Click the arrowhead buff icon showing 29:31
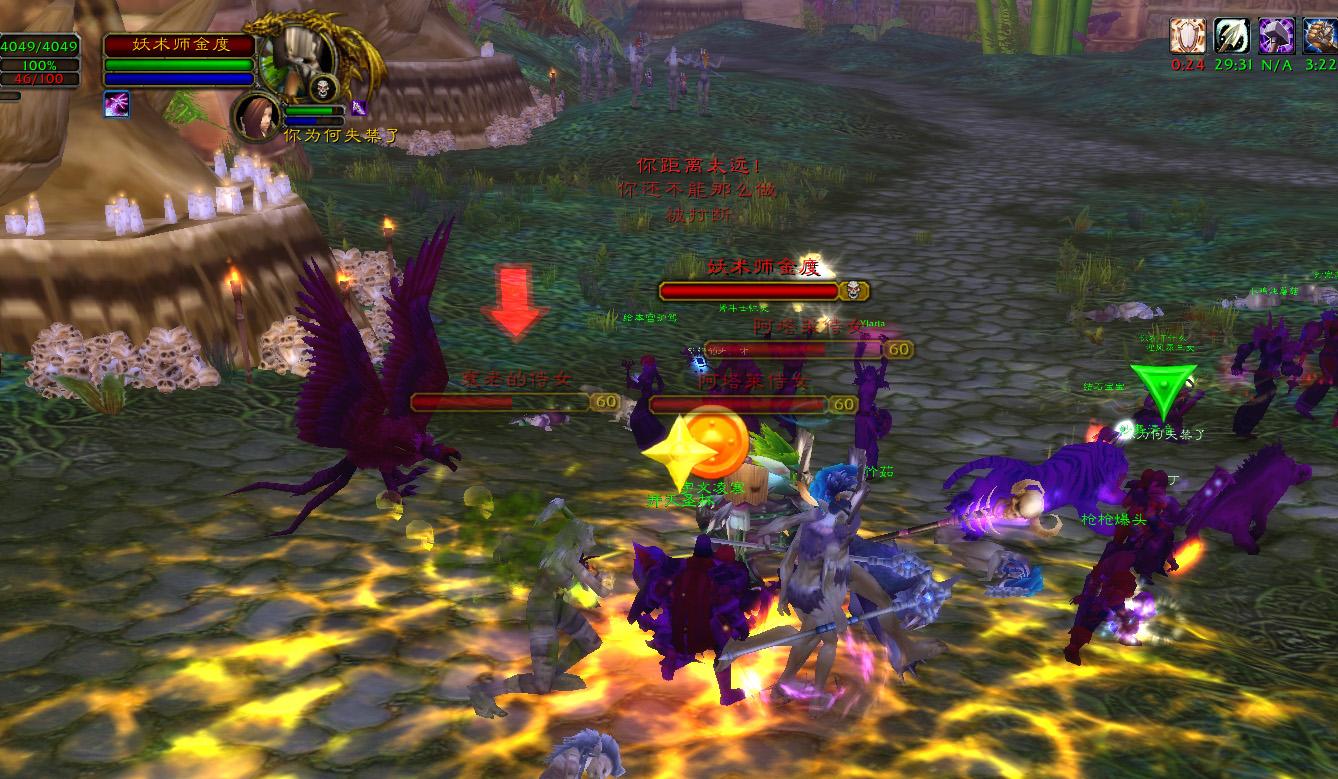Screen dimensions: 1338x779 tap(1232, 36)
